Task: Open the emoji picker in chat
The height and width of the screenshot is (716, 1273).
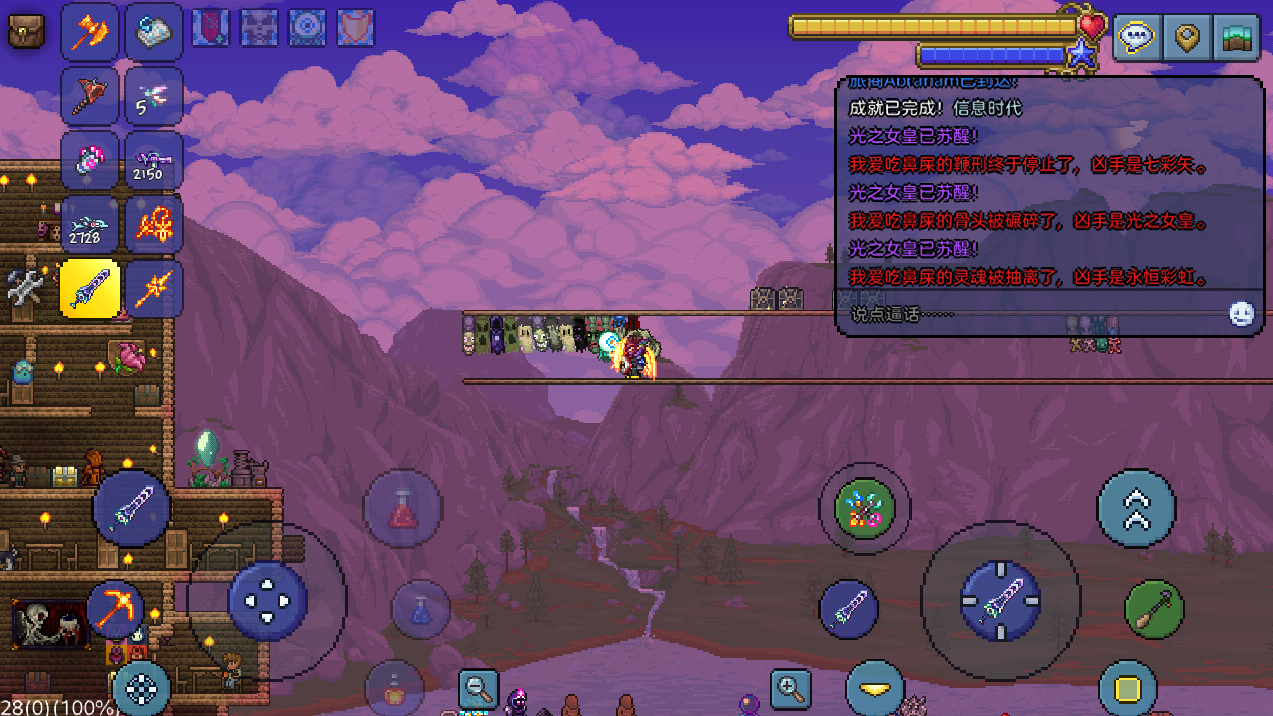Action: point(1241,314)
